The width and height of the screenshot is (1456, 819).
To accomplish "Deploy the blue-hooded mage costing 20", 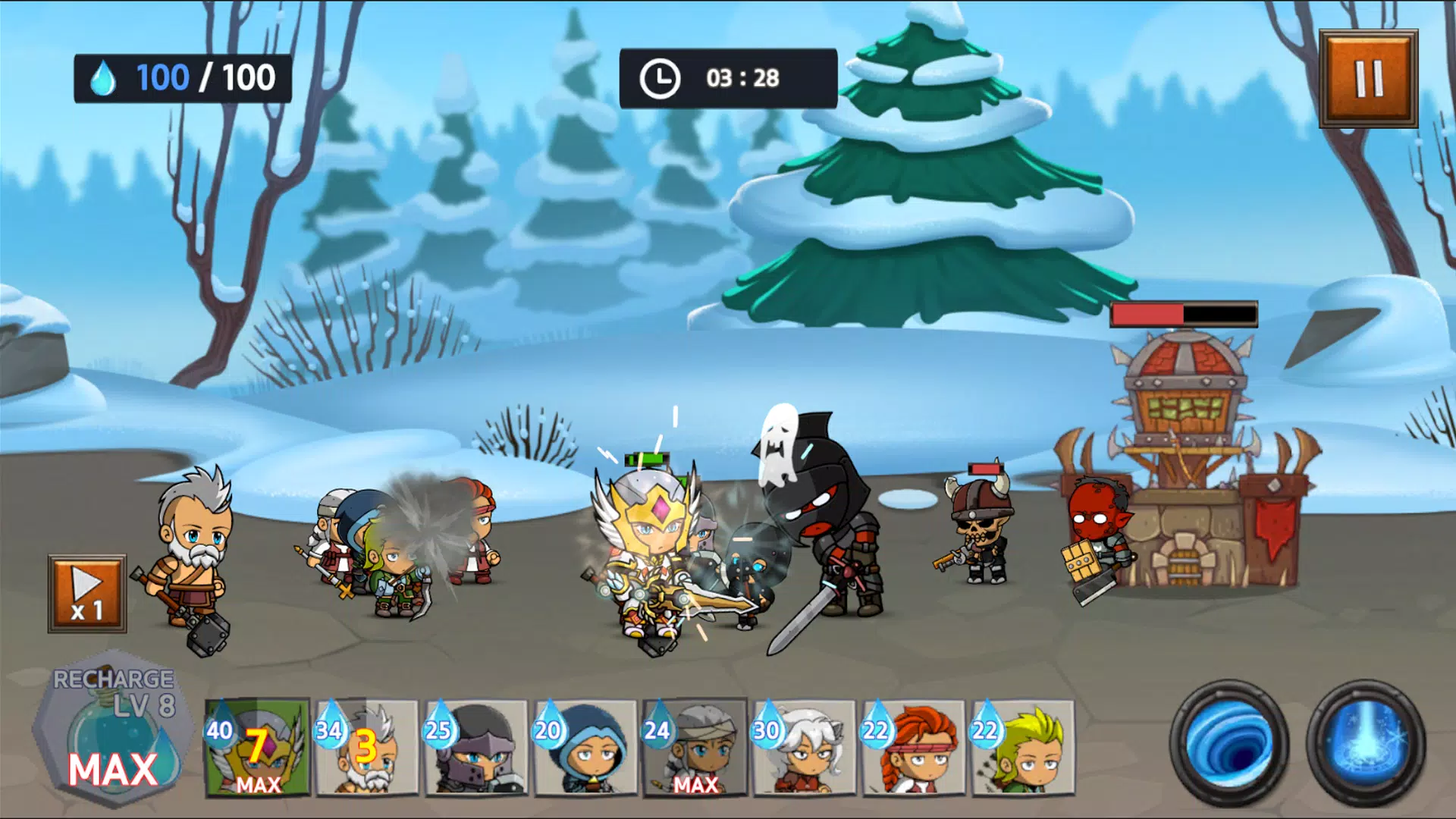I will (585, 748).
